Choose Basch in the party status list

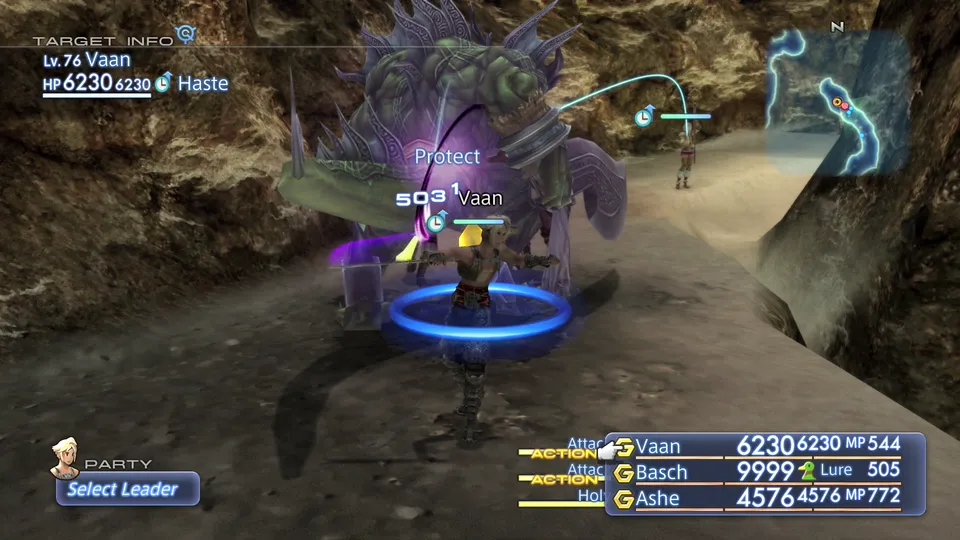(662, 471)
